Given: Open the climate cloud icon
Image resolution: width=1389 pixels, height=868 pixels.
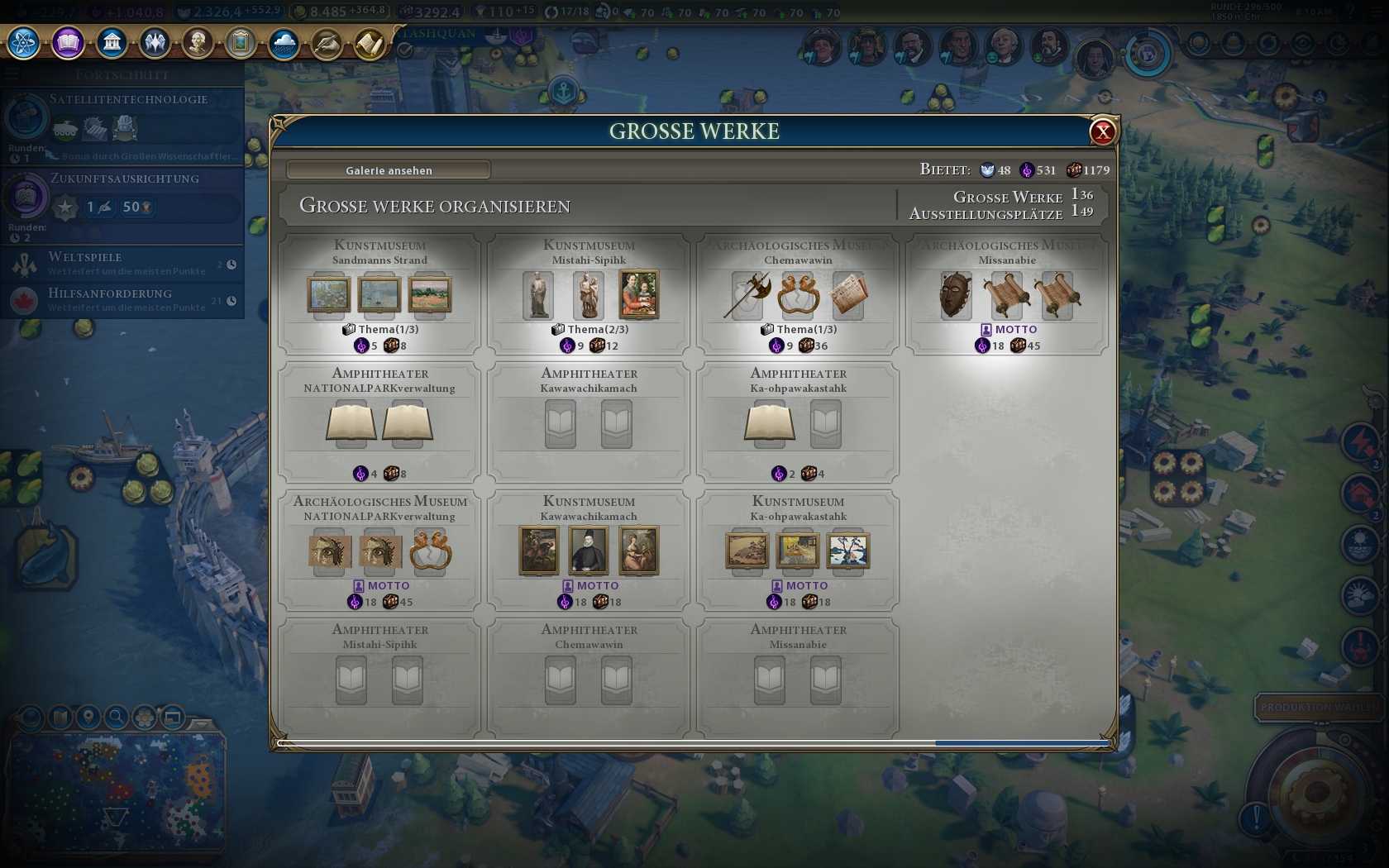Looking at the screenshot, I should click(284, 43).
